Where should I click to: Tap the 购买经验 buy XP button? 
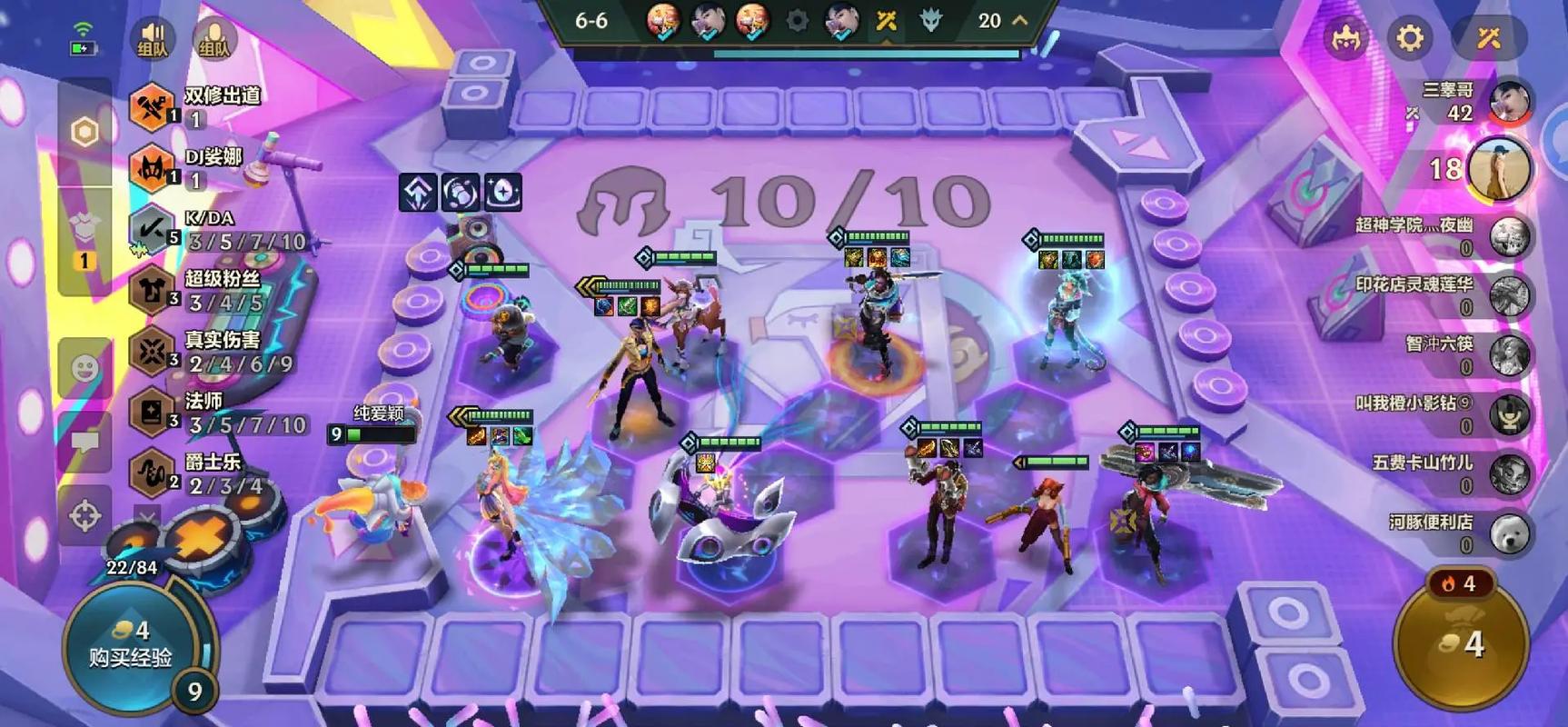point(130,645)
